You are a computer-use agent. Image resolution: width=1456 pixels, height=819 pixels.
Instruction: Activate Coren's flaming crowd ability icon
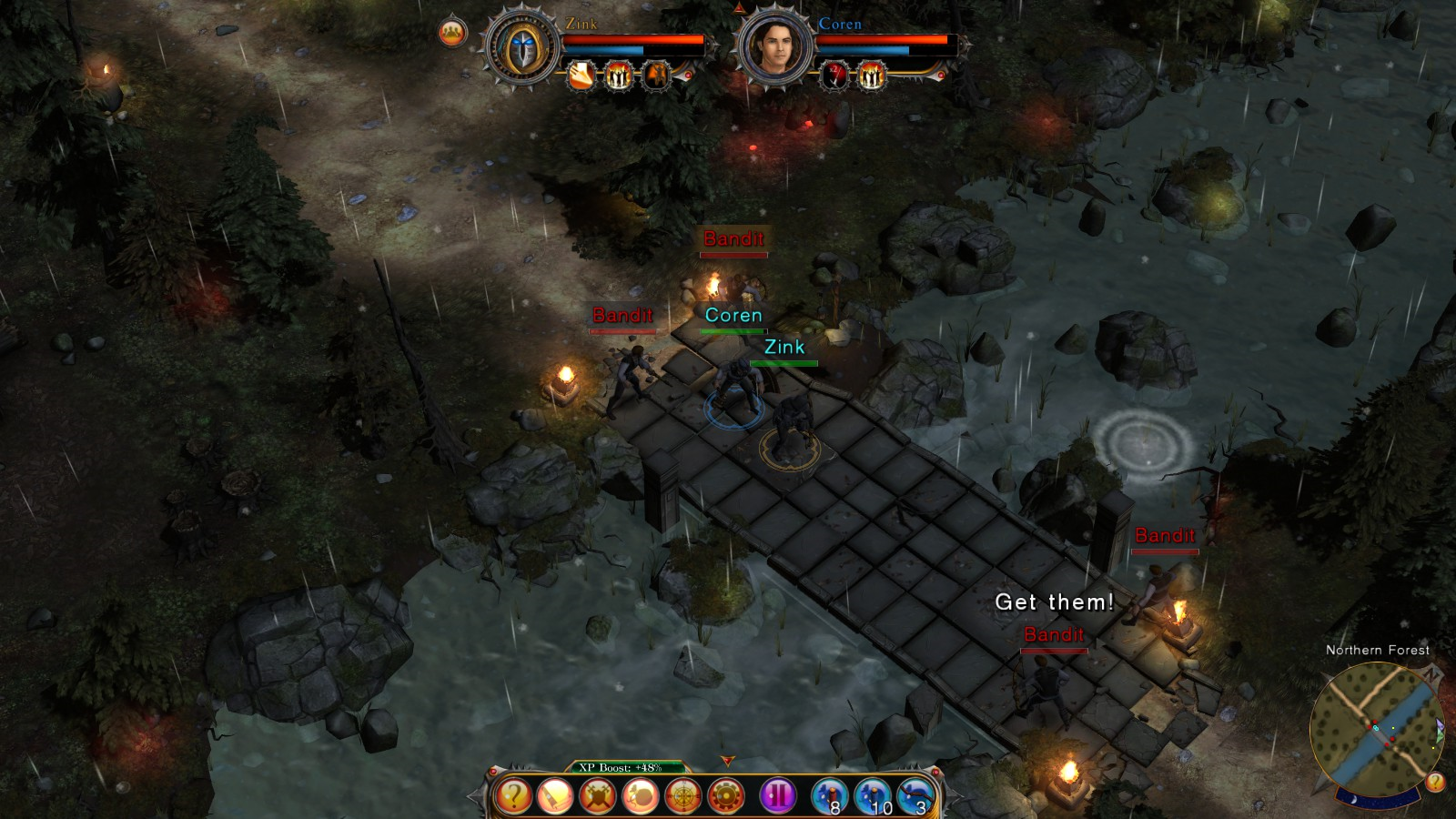coord(872,76)
